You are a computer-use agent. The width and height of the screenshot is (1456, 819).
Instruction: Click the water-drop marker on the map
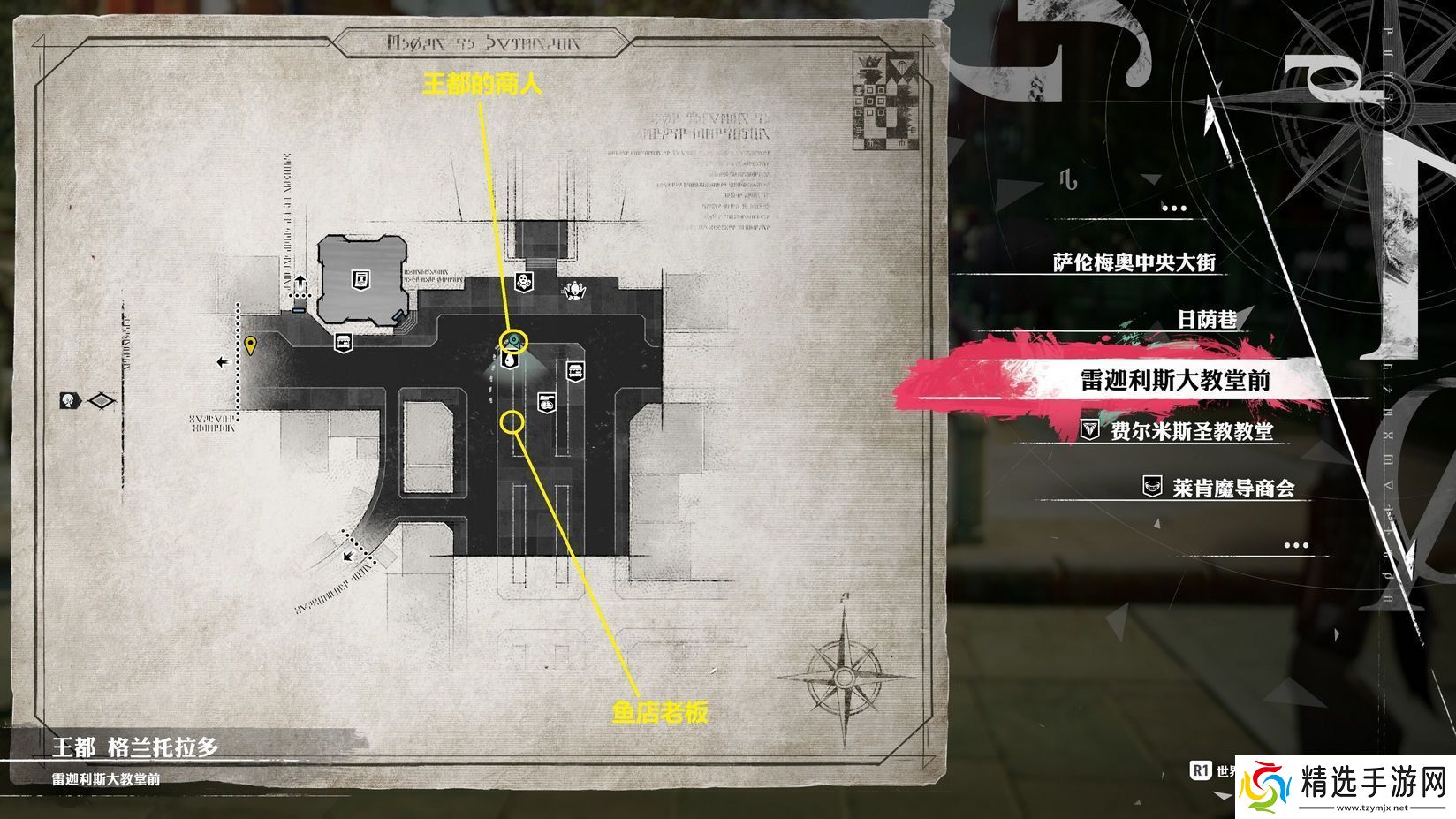pos(511,360)
